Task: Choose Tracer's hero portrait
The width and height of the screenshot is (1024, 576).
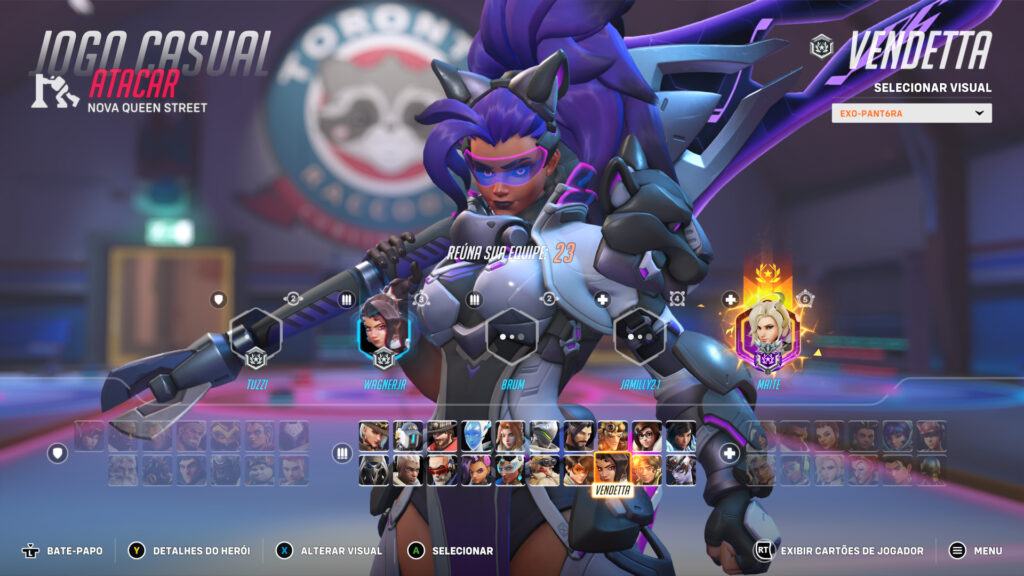Action: (578, 469)
